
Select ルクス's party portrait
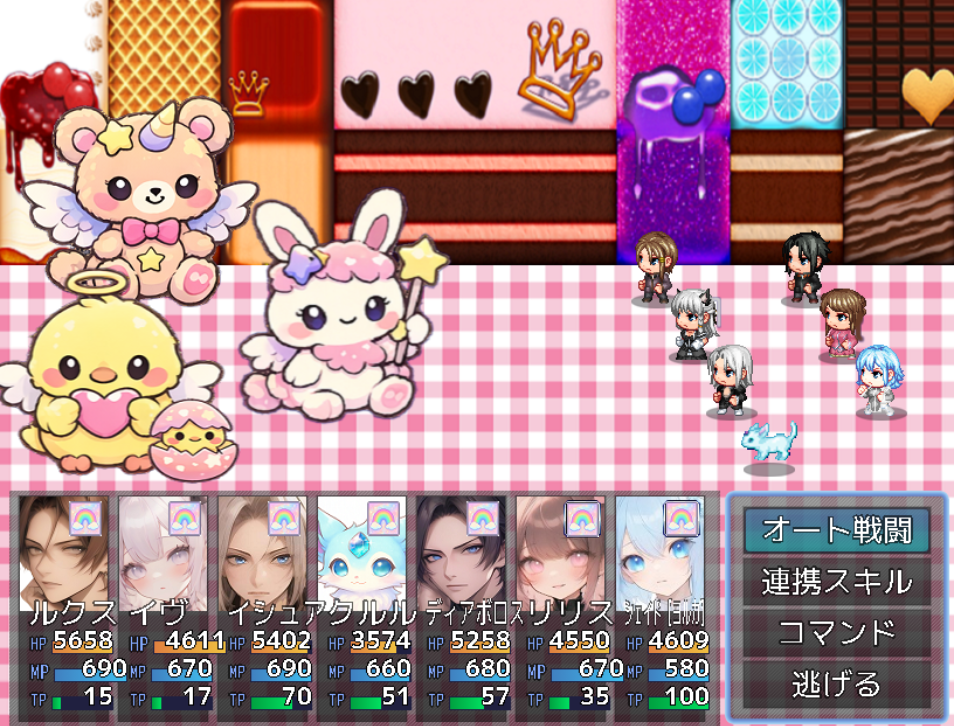[x=64, y=553]
